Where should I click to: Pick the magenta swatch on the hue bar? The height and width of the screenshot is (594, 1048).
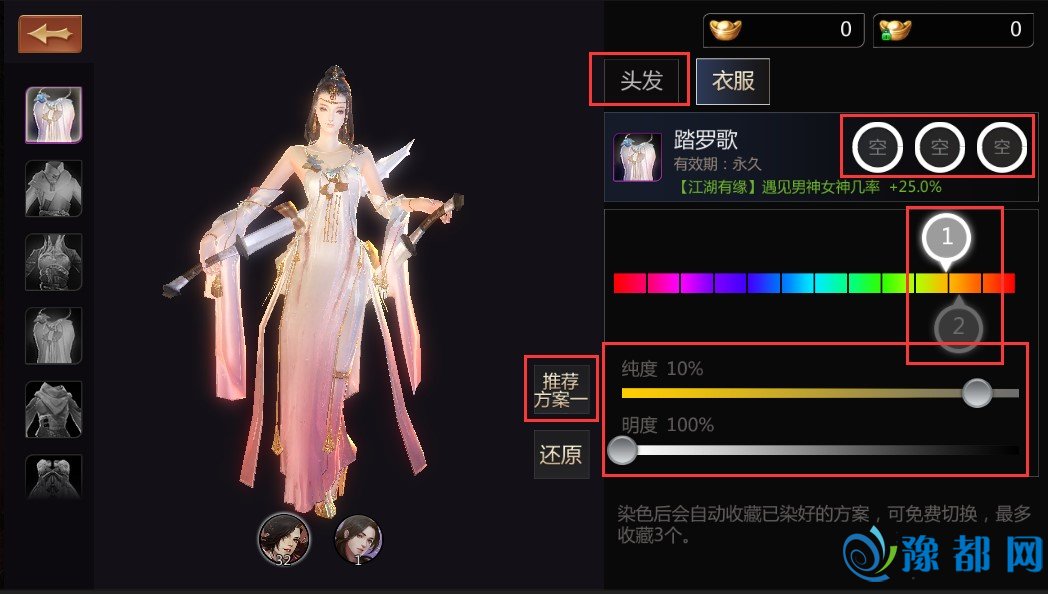point(663,283)
